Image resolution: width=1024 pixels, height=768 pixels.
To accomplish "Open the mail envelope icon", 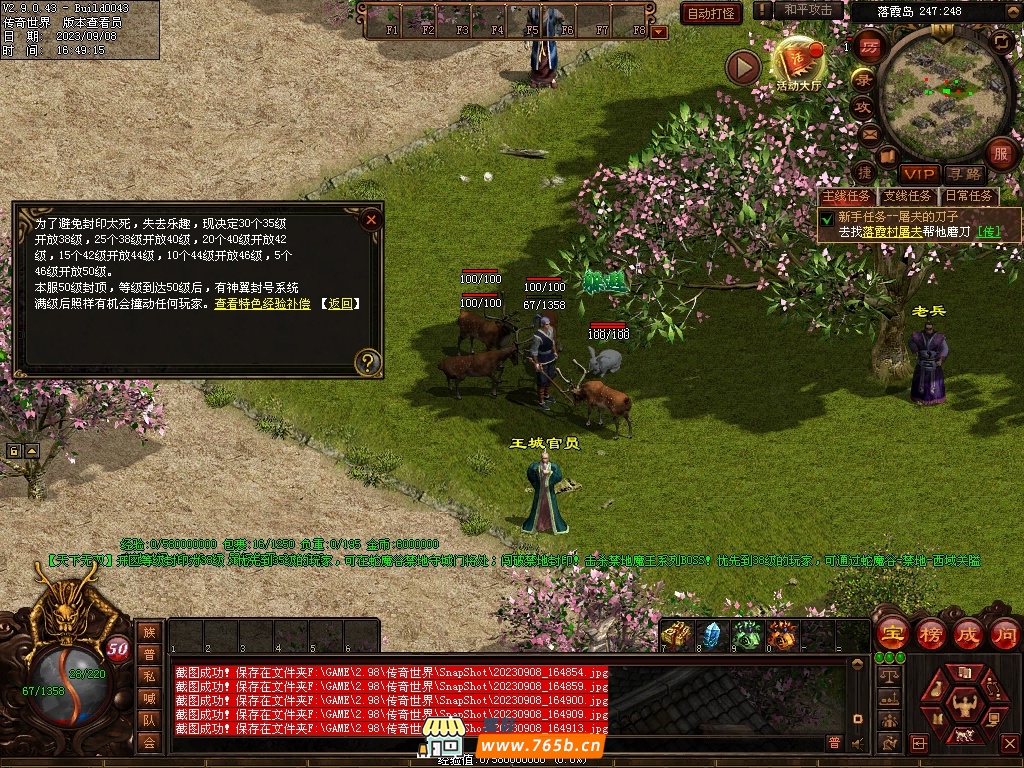I will tap(868, 132).
